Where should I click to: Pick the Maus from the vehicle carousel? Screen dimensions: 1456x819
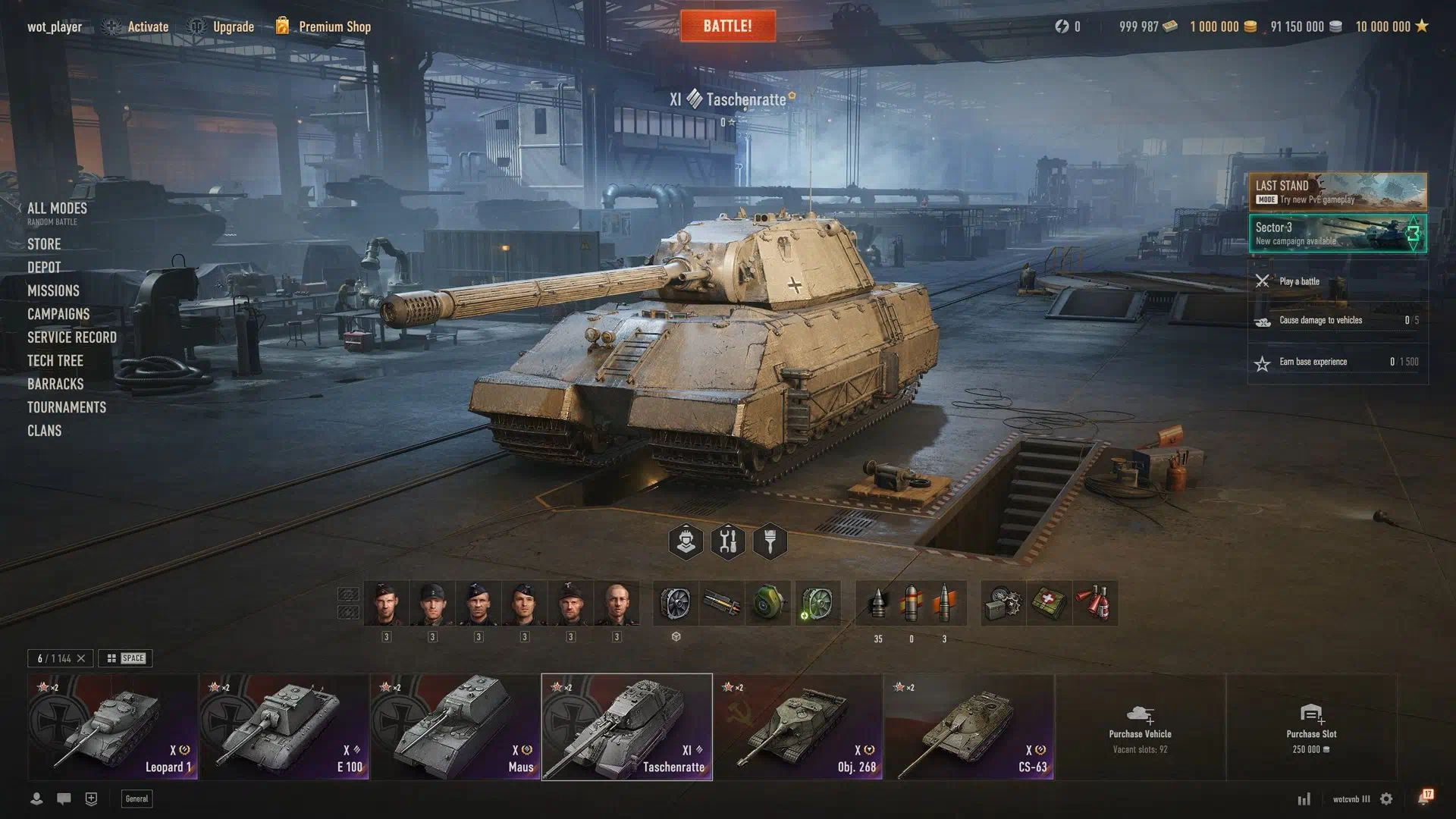coord(455,726)
